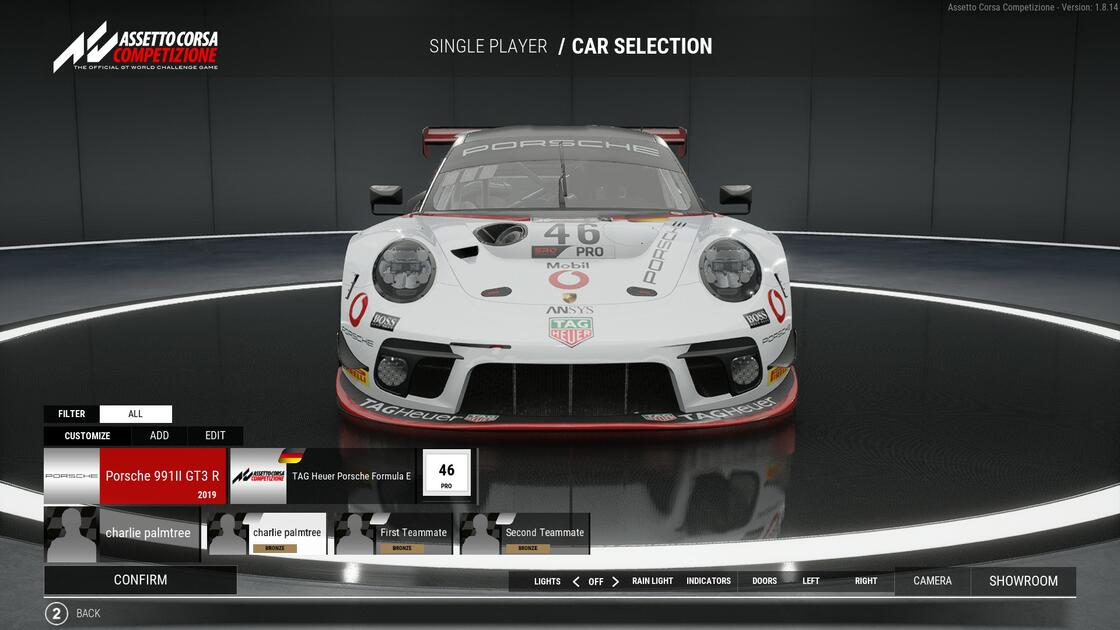
Task: Open the Customize option
Action: pyautogui.click(x=87, y=436)
